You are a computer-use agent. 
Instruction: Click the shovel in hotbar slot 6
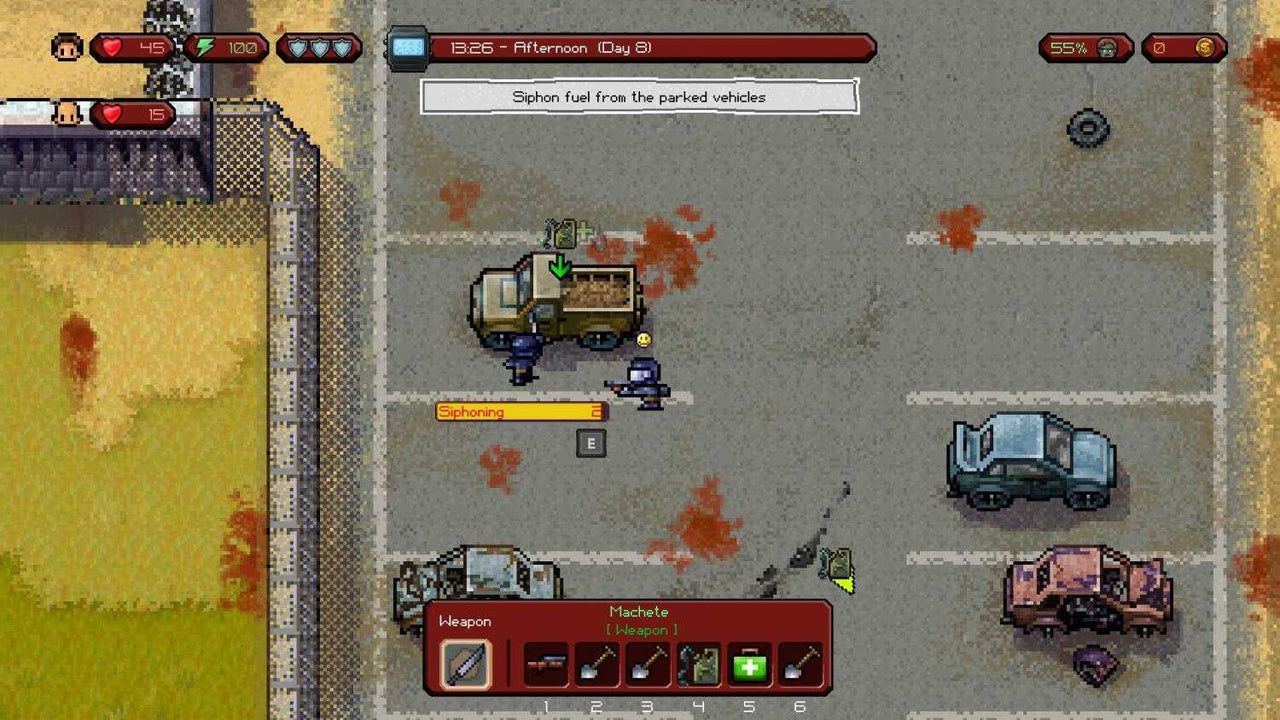(x=800, y=664)
